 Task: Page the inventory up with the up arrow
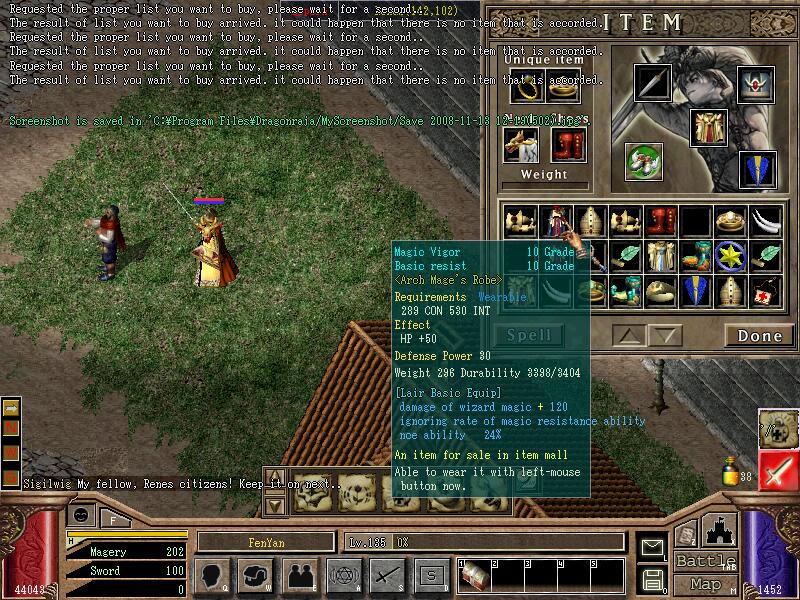628,336
